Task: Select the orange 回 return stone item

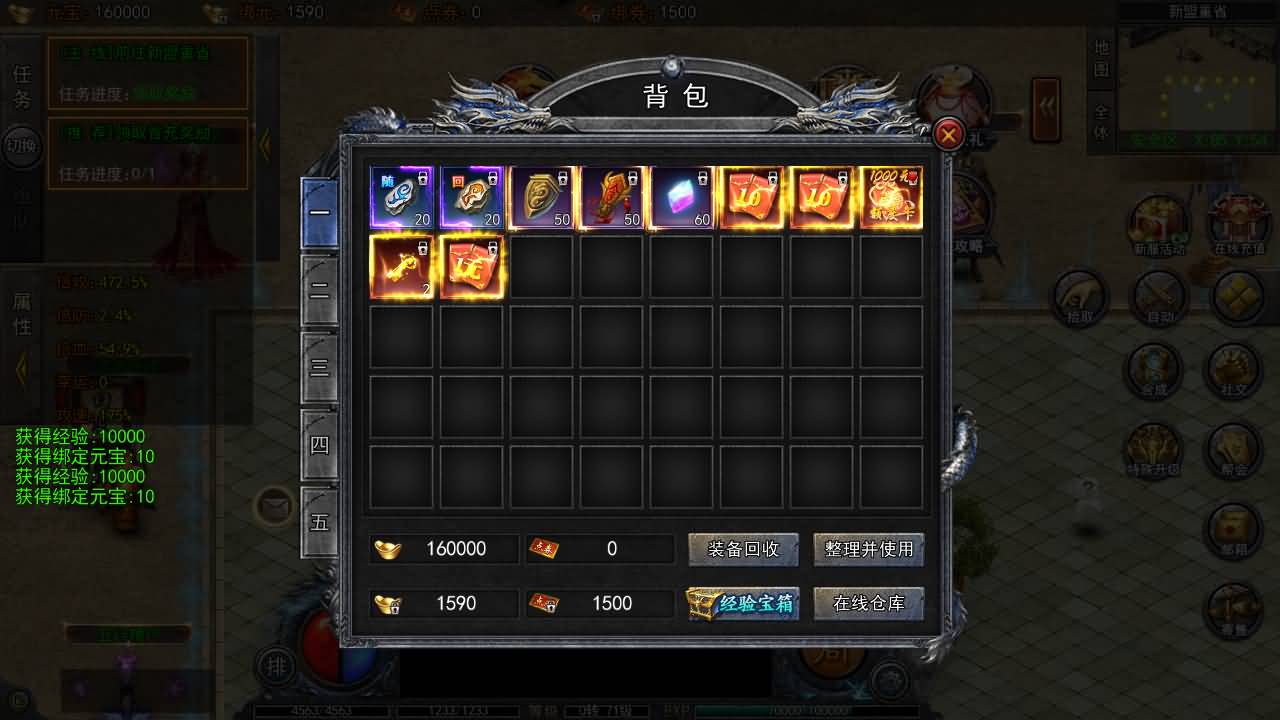Action: coord(471,197)
